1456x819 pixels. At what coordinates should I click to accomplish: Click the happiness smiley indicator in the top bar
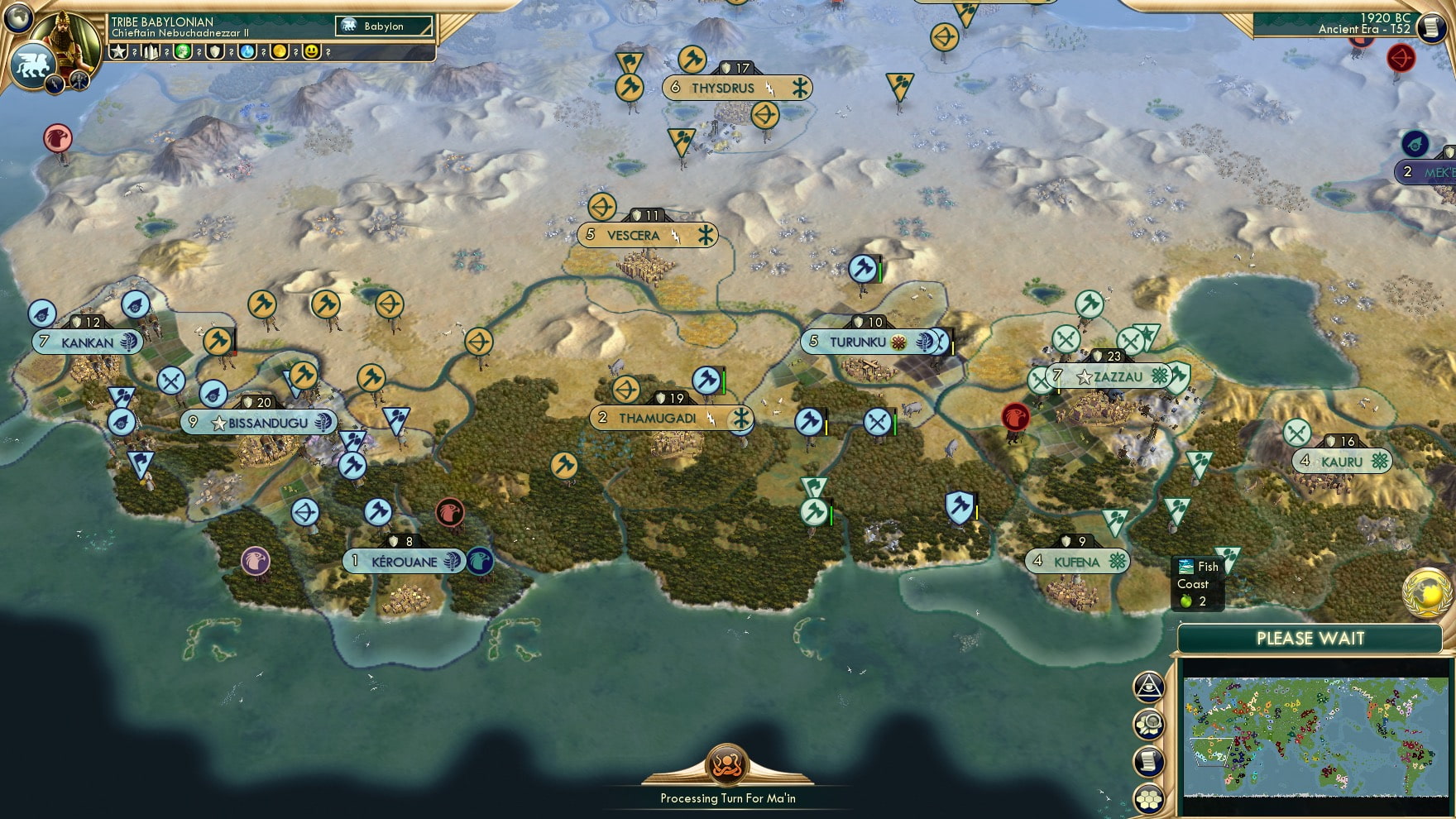[x=312, y=51]
